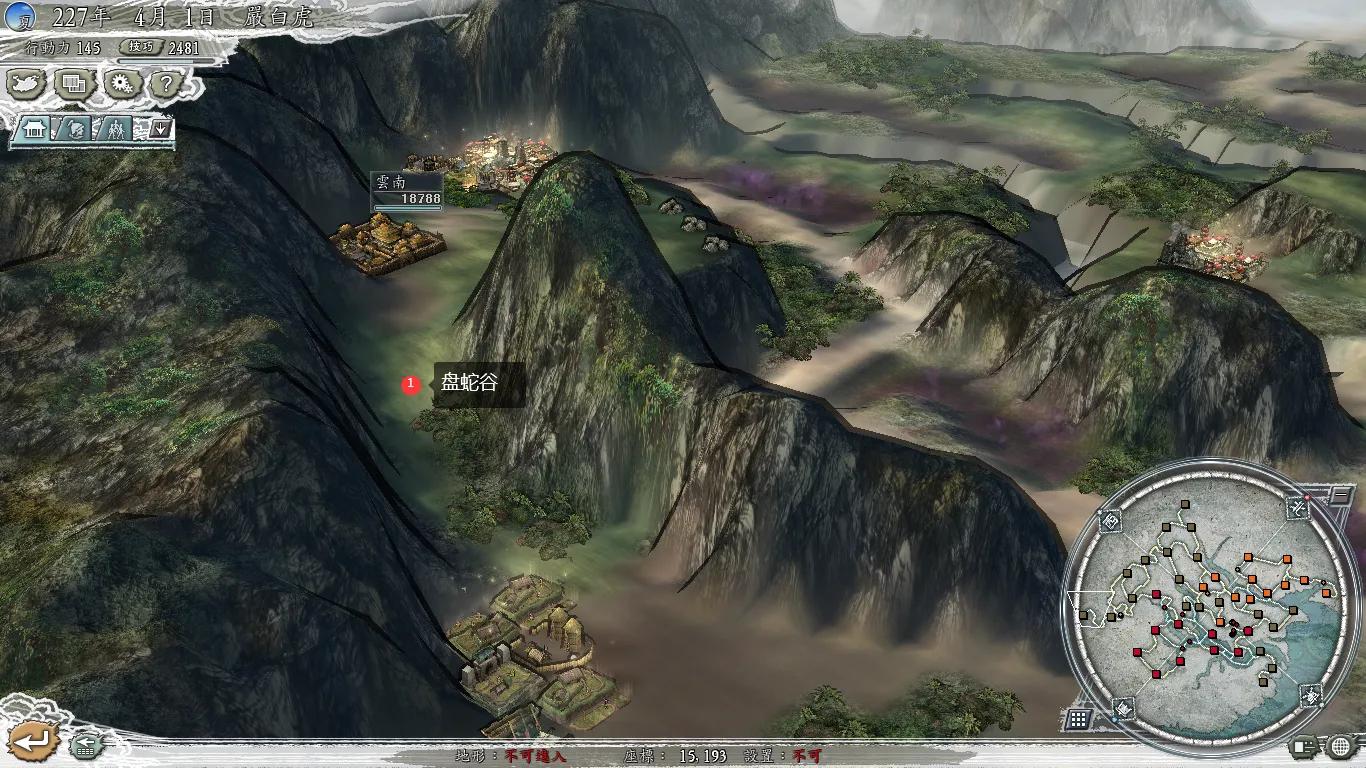
Task: Toggle the building display filter tab
Action: tap(33, 129)
